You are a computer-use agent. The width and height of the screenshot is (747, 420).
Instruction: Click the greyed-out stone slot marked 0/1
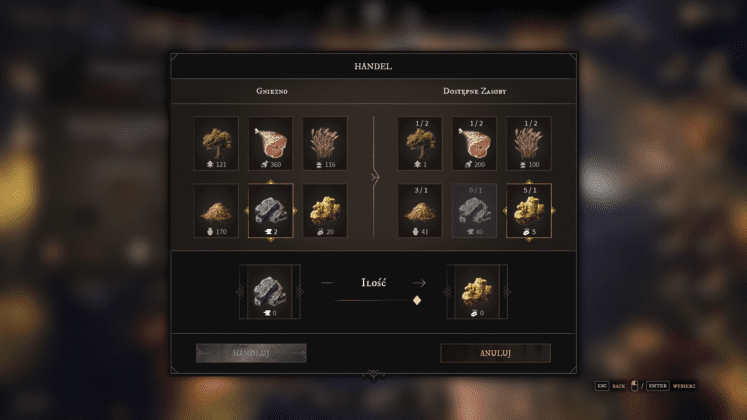coord(474,210)
